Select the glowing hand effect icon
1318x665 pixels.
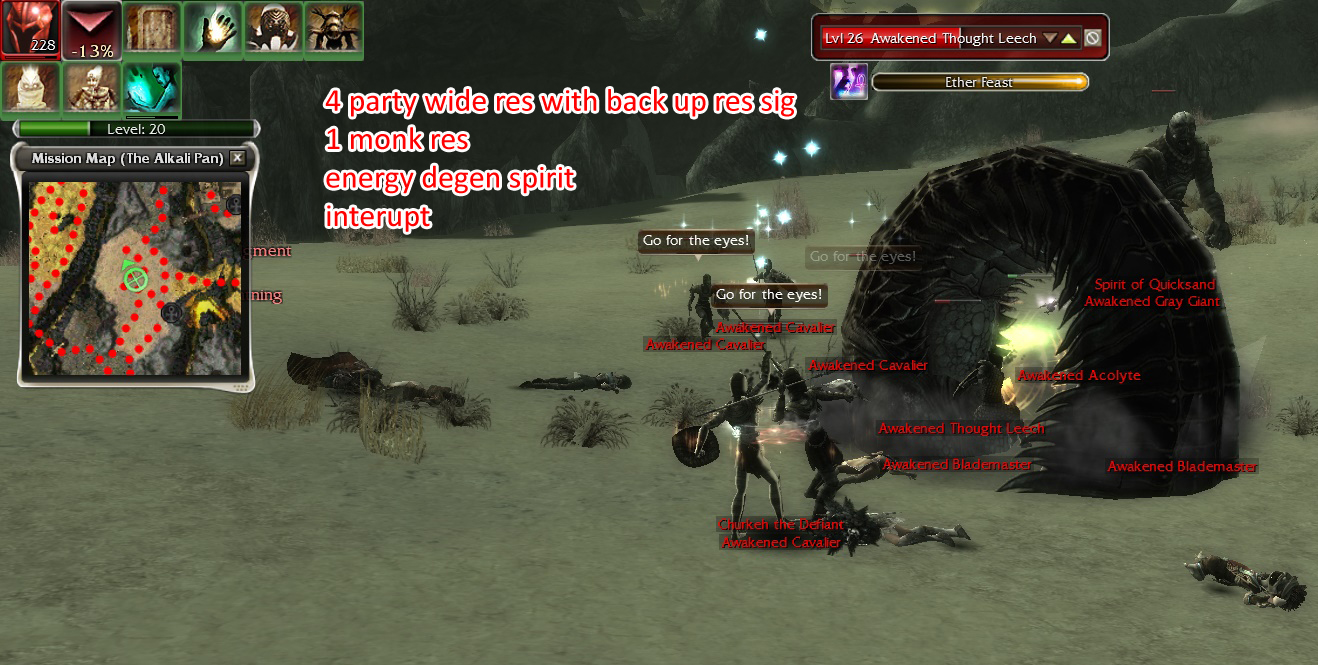pyautogui.click(x=212, y=30)
